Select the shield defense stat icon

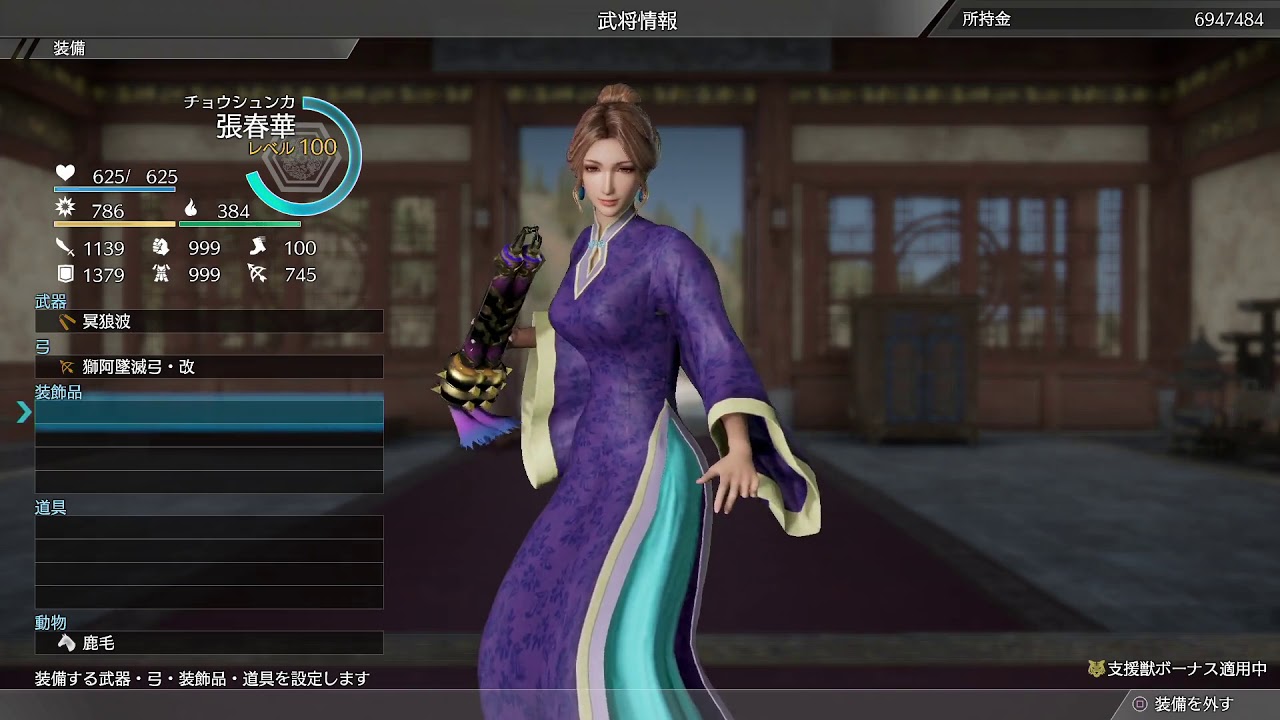tap(64, 271)
